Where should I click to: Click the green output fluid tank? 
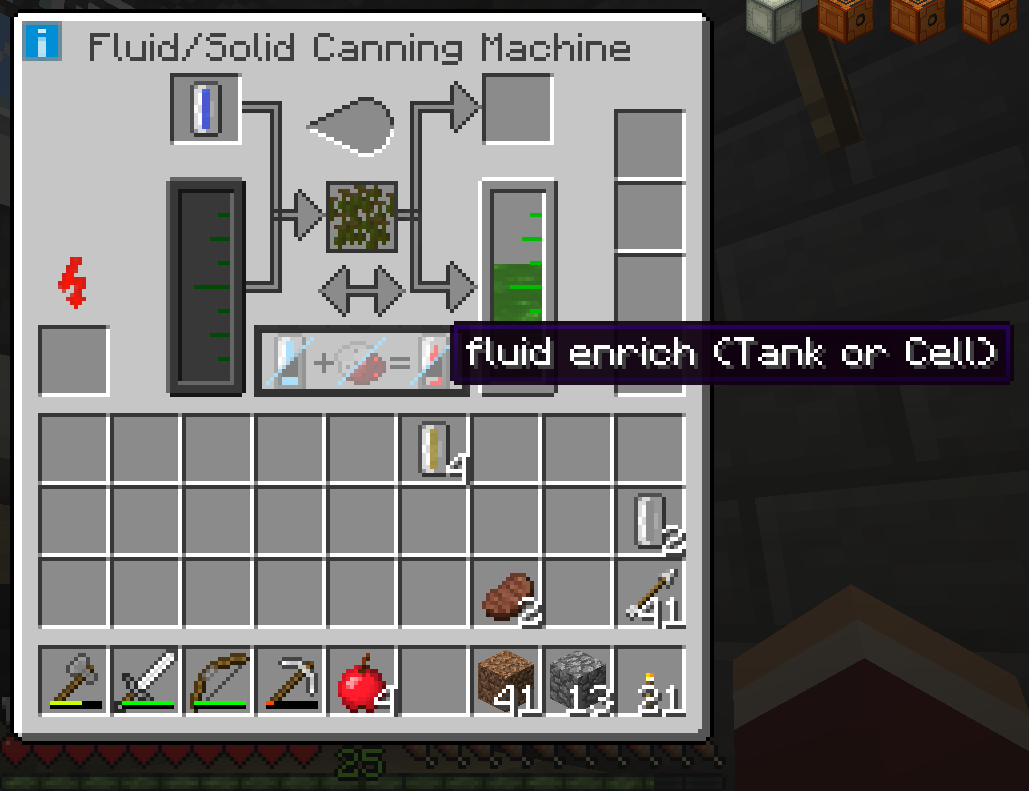tap(519, 286)
